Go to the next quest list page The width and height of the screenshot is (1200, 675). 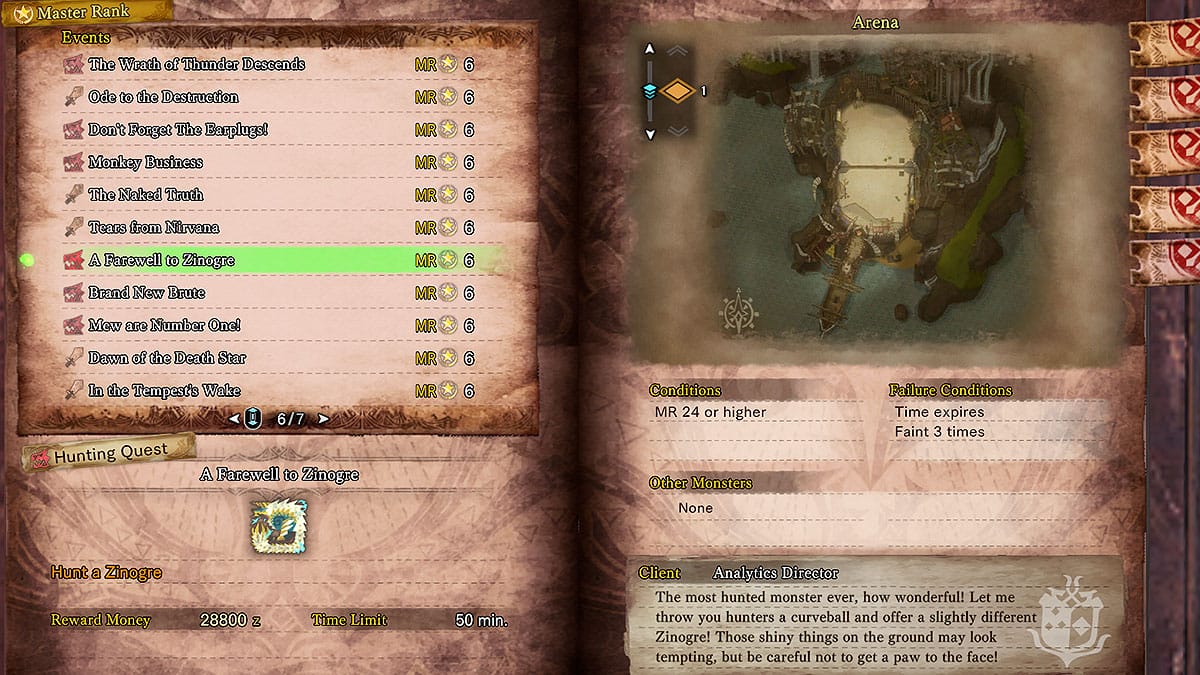pyautogui.click(x=323, y=419)
